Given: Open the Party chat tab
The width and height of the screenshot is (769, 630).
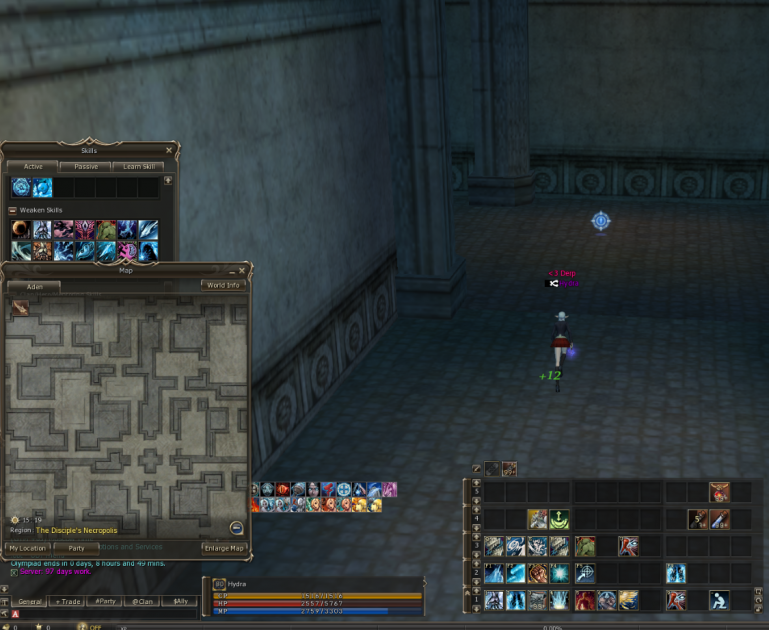Looking at the screenshot, I should pyautogui.click(x=102, y=601).
